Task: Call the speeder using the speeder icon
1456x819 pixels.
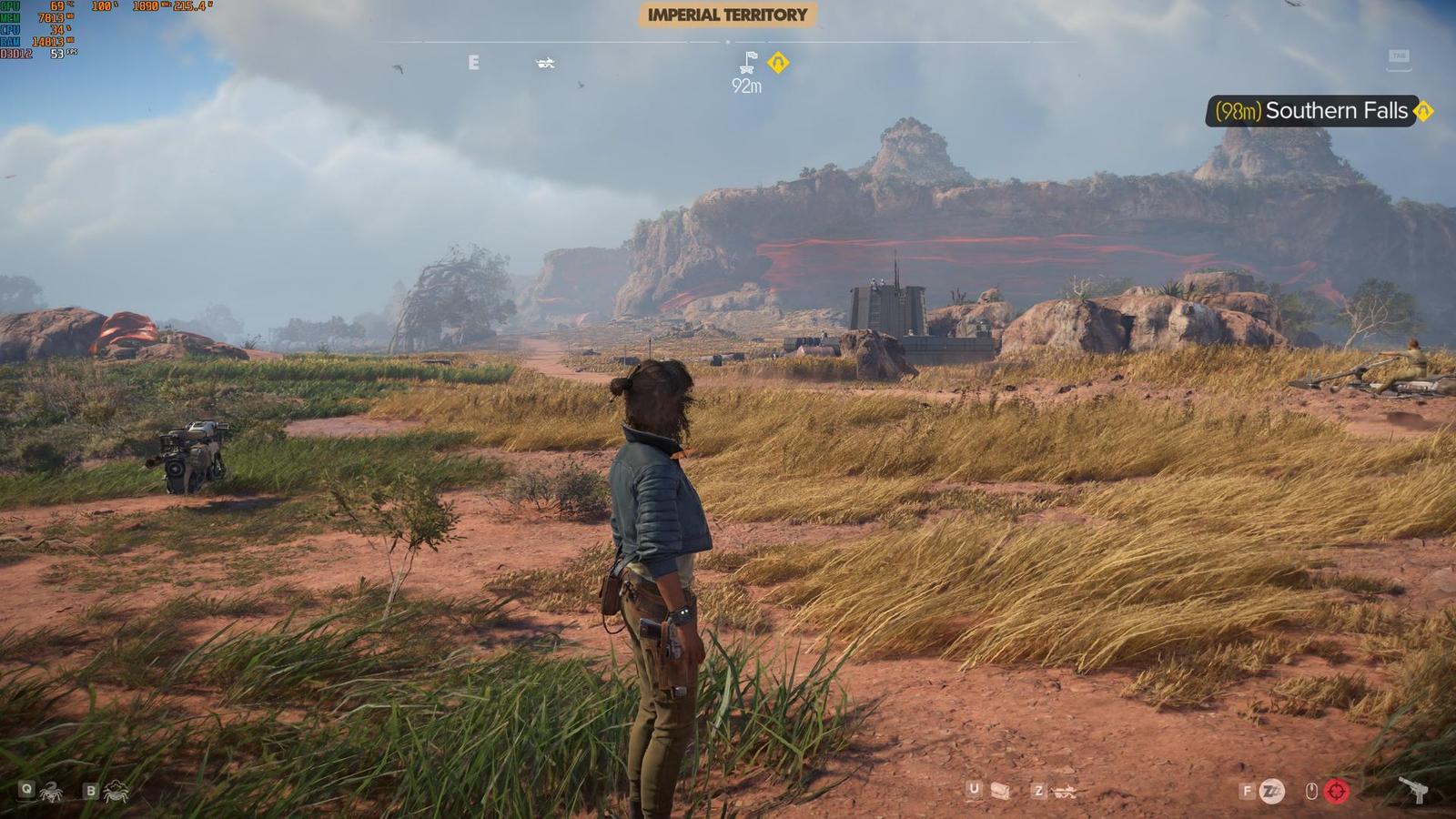Action: 1064,792
